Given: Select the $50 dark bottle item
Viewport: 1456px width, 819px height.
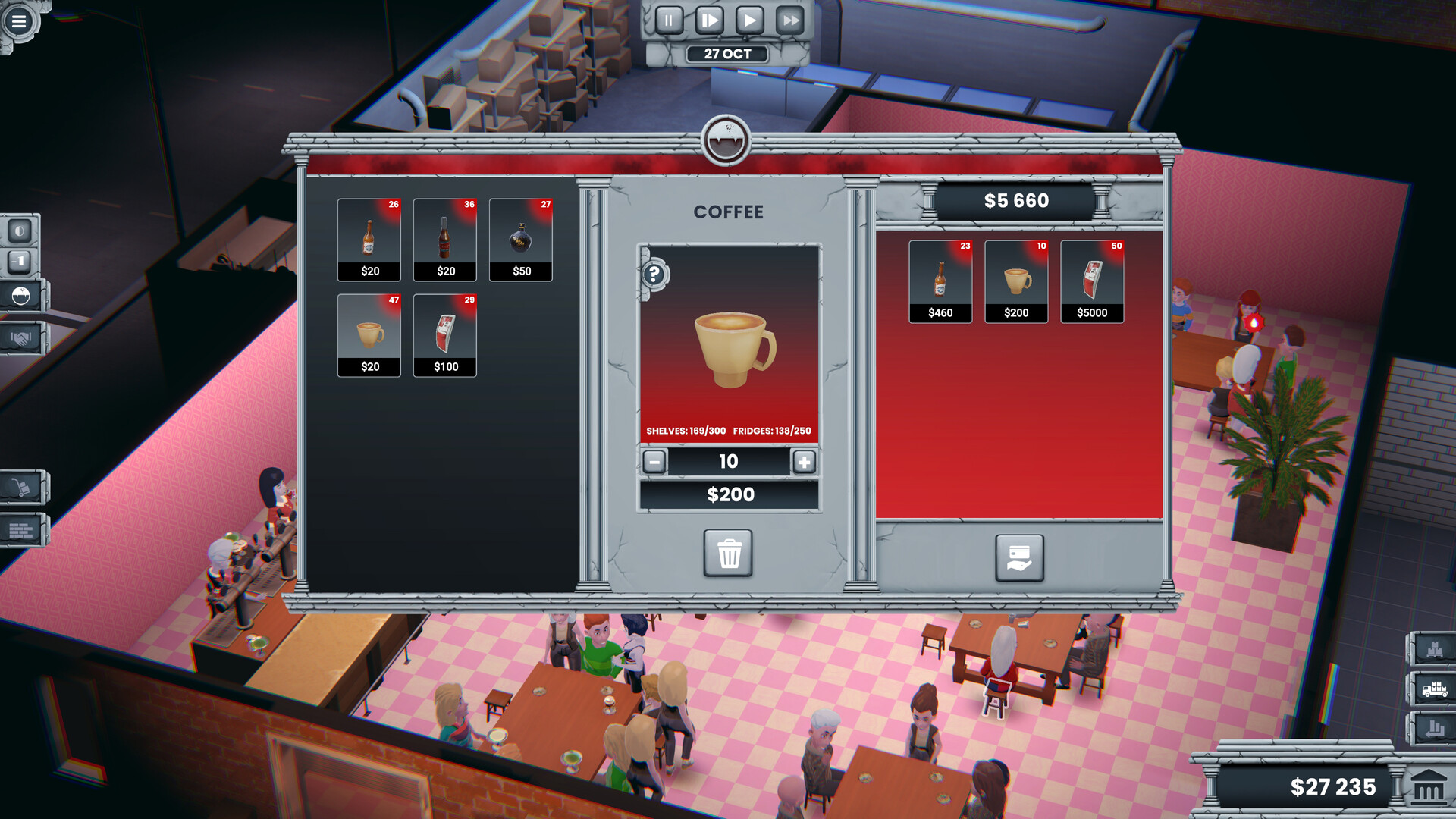Looking at the screenshot, I should 521,239.
